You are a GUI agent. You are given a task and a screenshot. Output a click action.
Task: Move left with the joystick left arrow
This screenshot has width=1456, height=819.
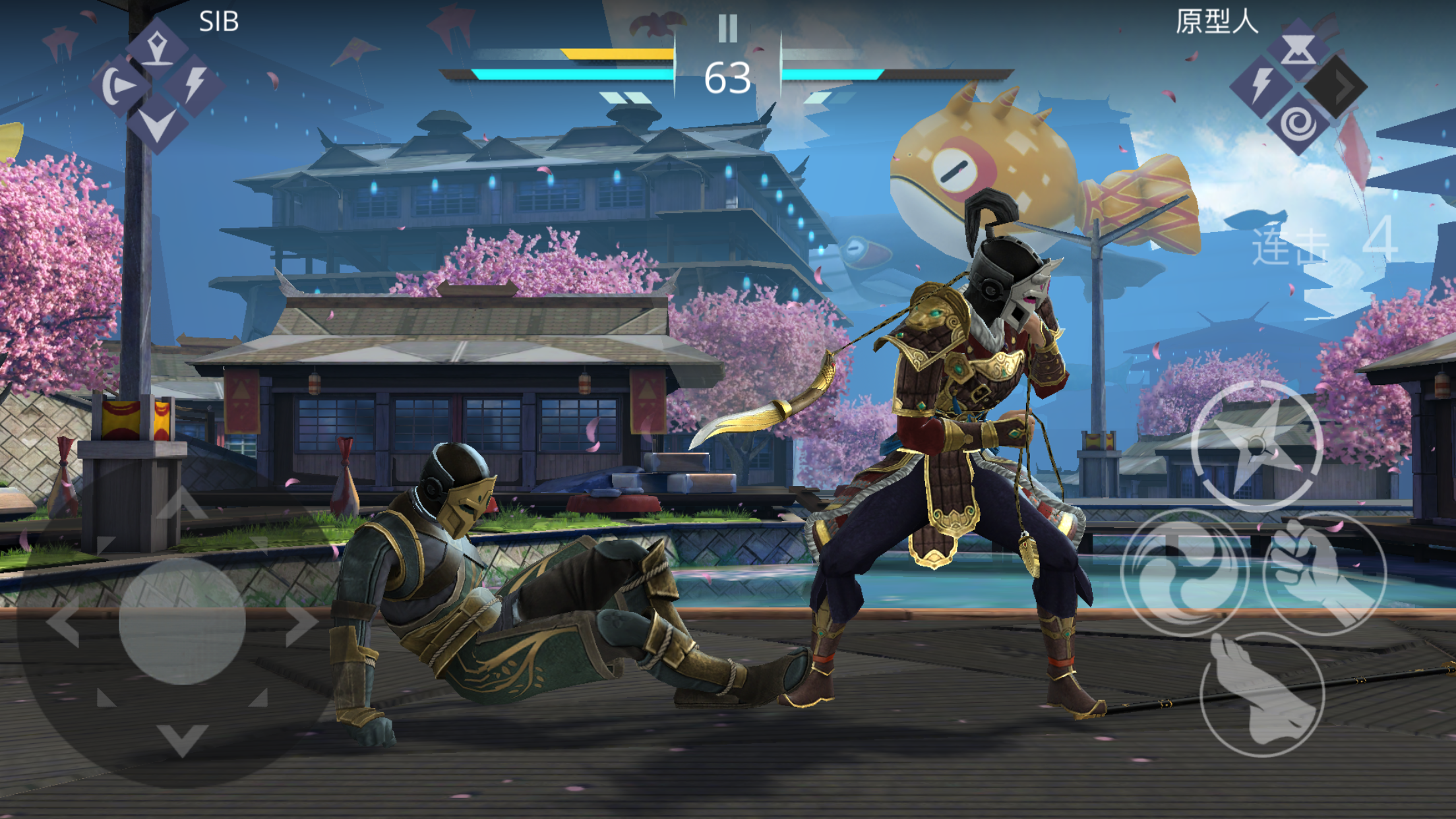tap(64, 621)
